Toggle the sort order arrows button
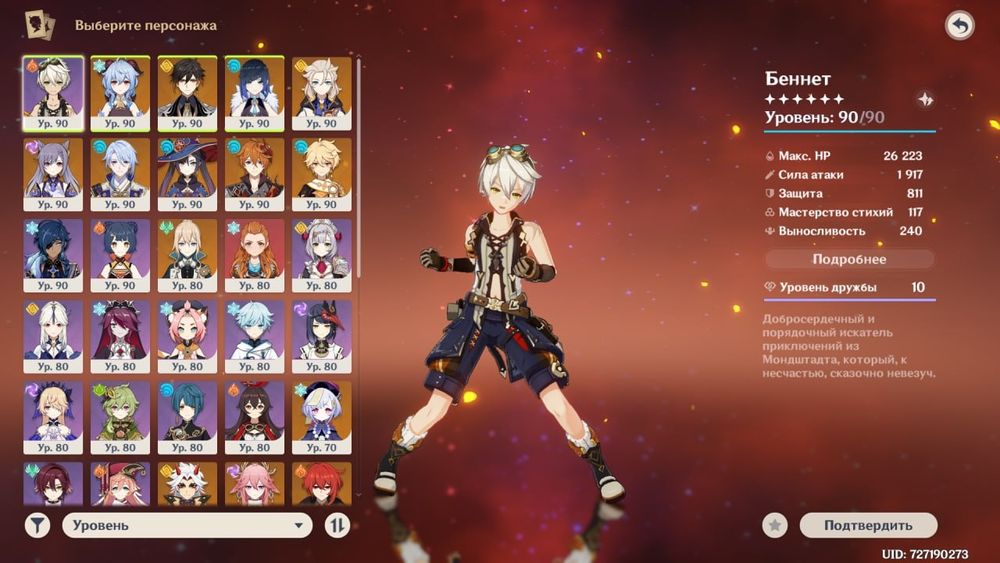 coord(337,525)
